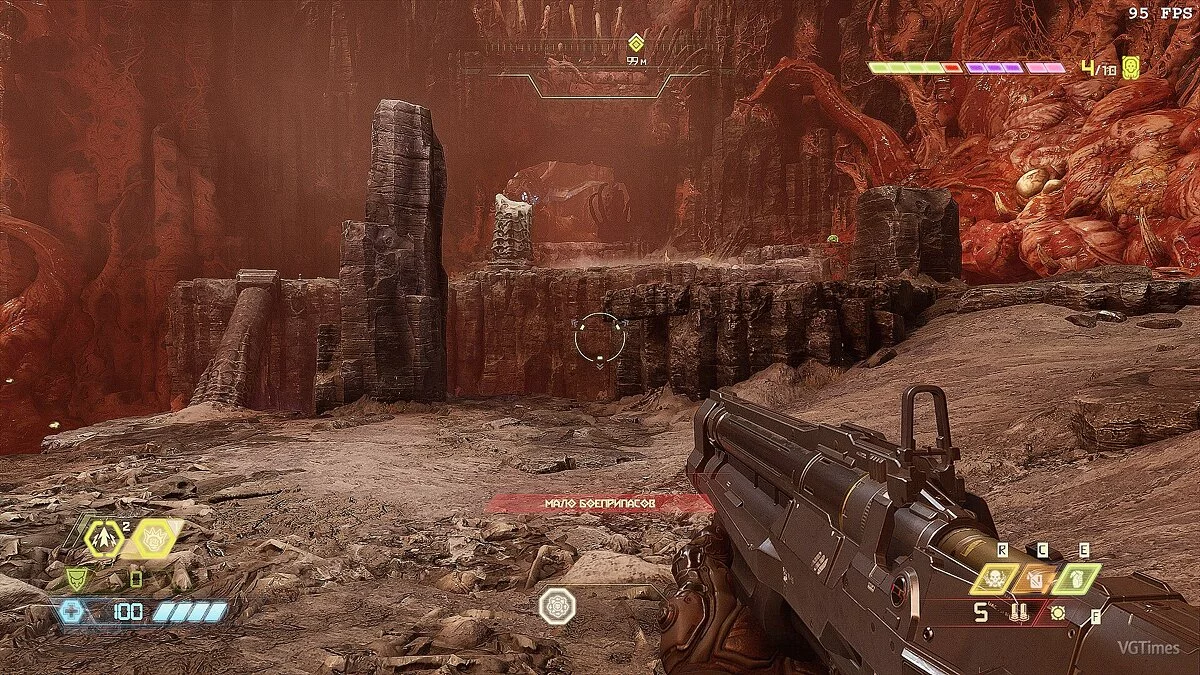Select the blue health cross icon
The image size is (1200, 675).
[72, 611]
